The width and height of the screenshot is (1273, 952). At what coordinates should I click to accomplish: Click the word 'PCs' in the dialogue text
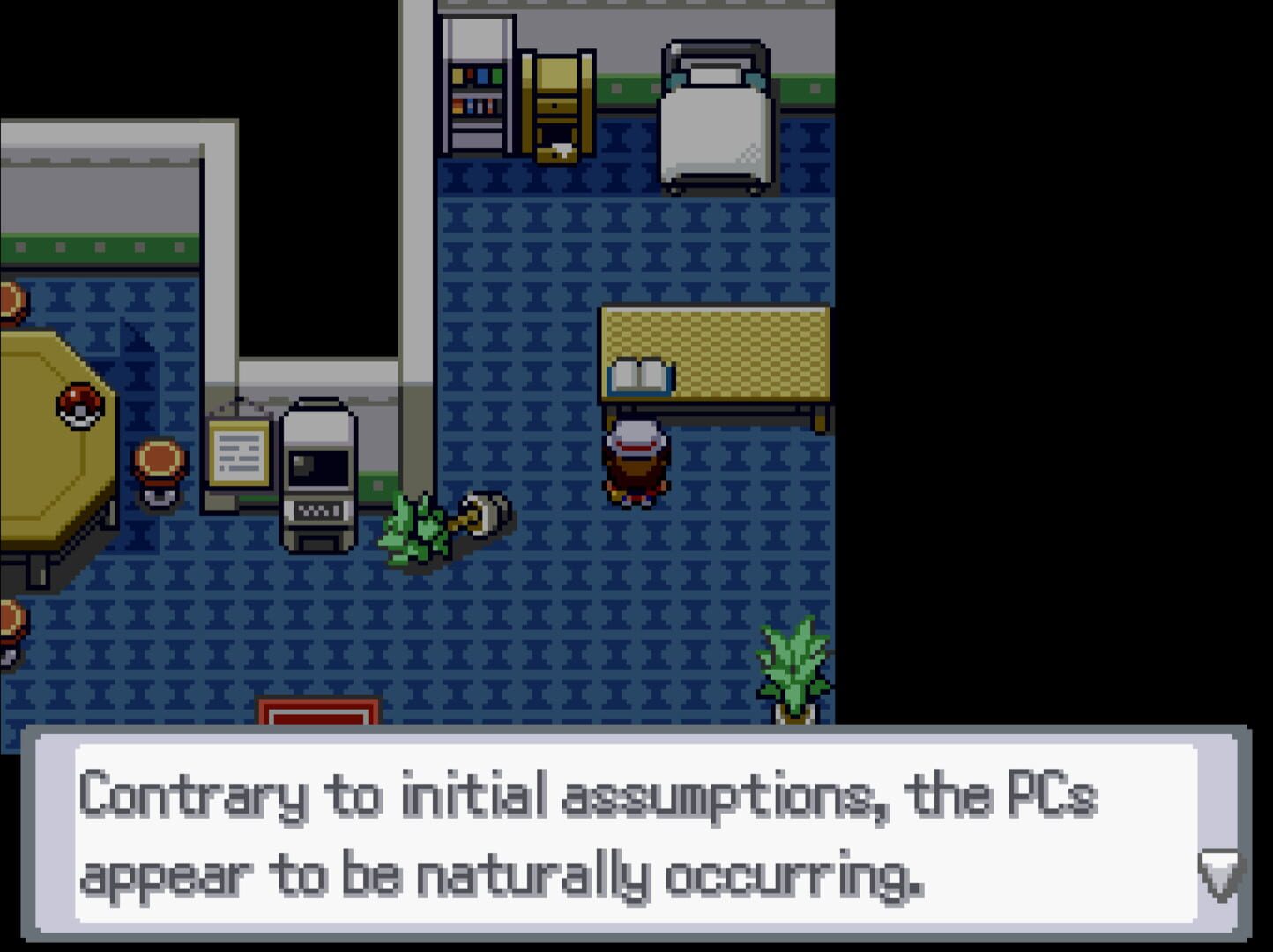click(1055, 793)
